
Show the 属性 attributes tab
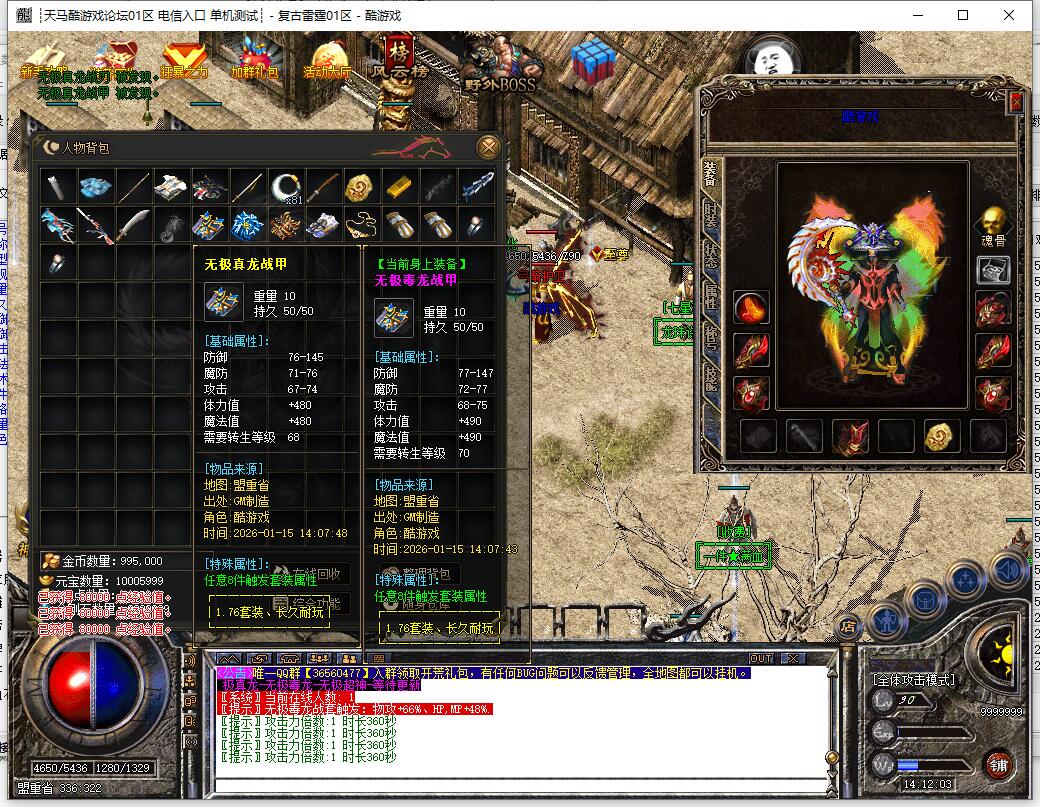(711, 297)
